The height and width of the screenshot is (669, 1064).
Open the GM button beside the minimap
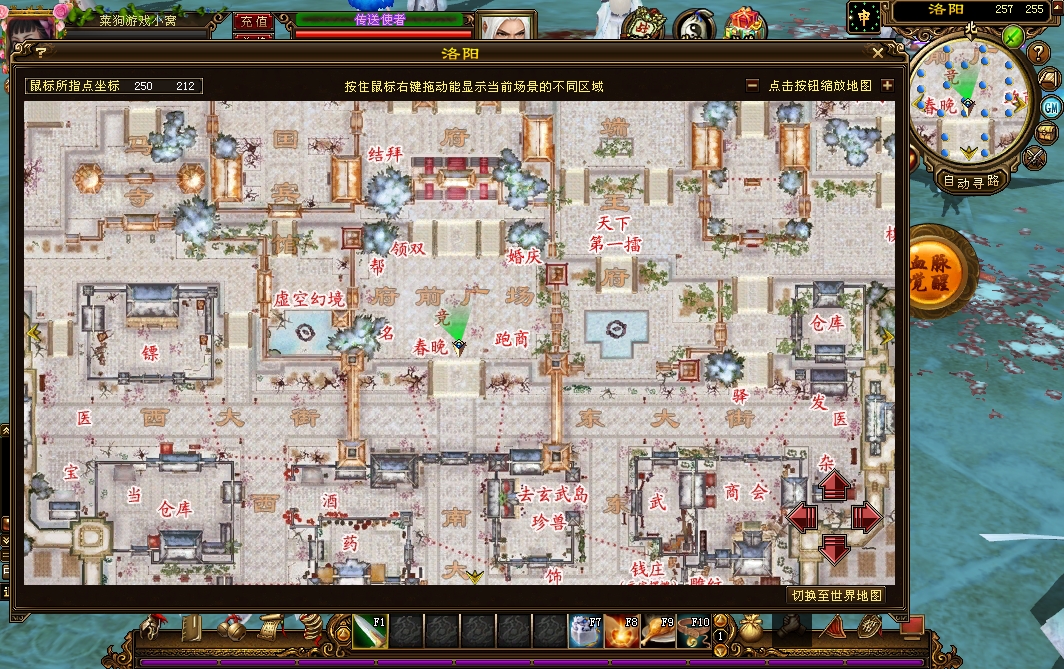pyautogui.click(x=1051, y=107)
